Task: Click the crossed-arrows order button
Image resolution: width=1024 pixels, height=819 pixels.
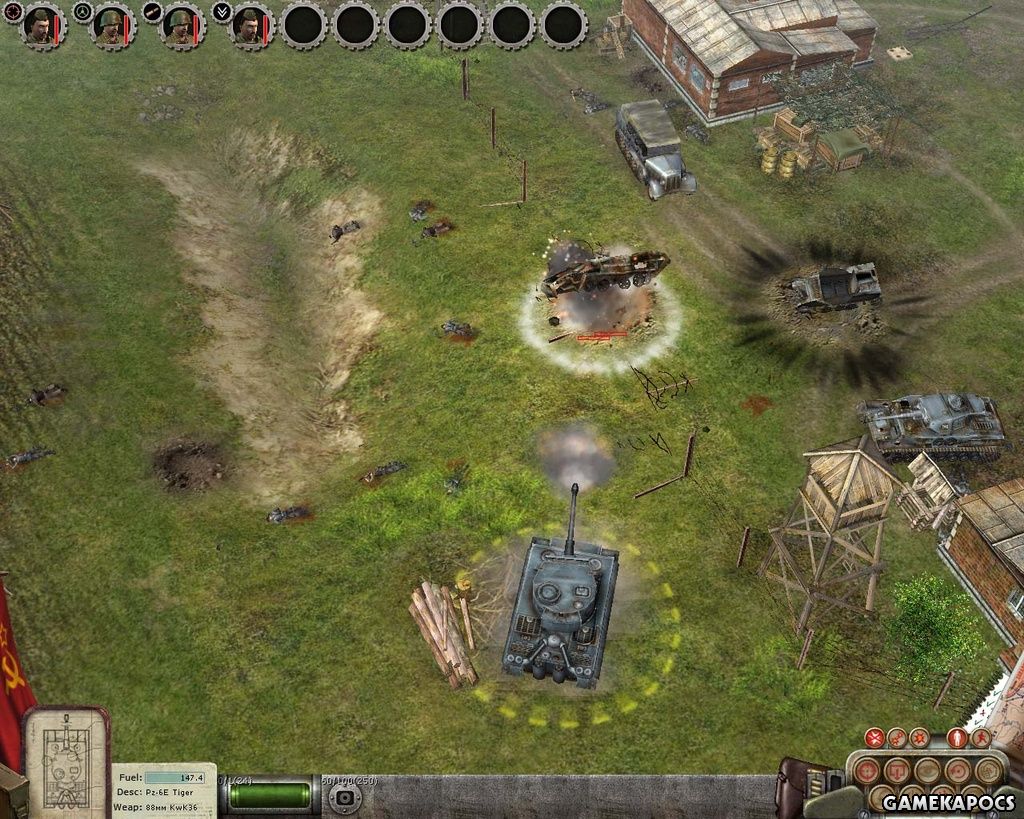Action: point(875,739)
